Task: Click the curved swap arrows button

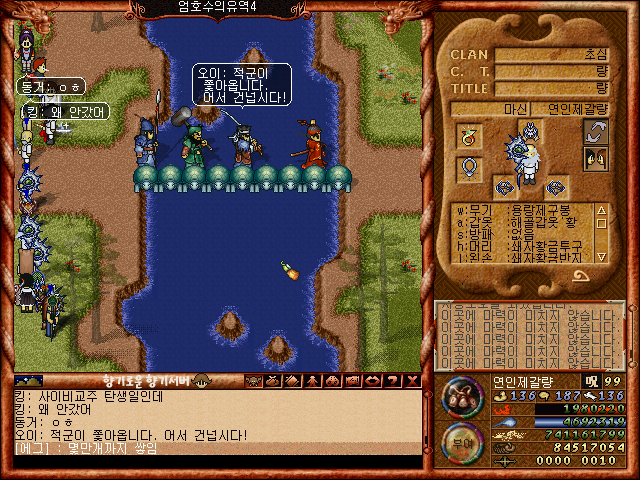Action: pos(596,131)
